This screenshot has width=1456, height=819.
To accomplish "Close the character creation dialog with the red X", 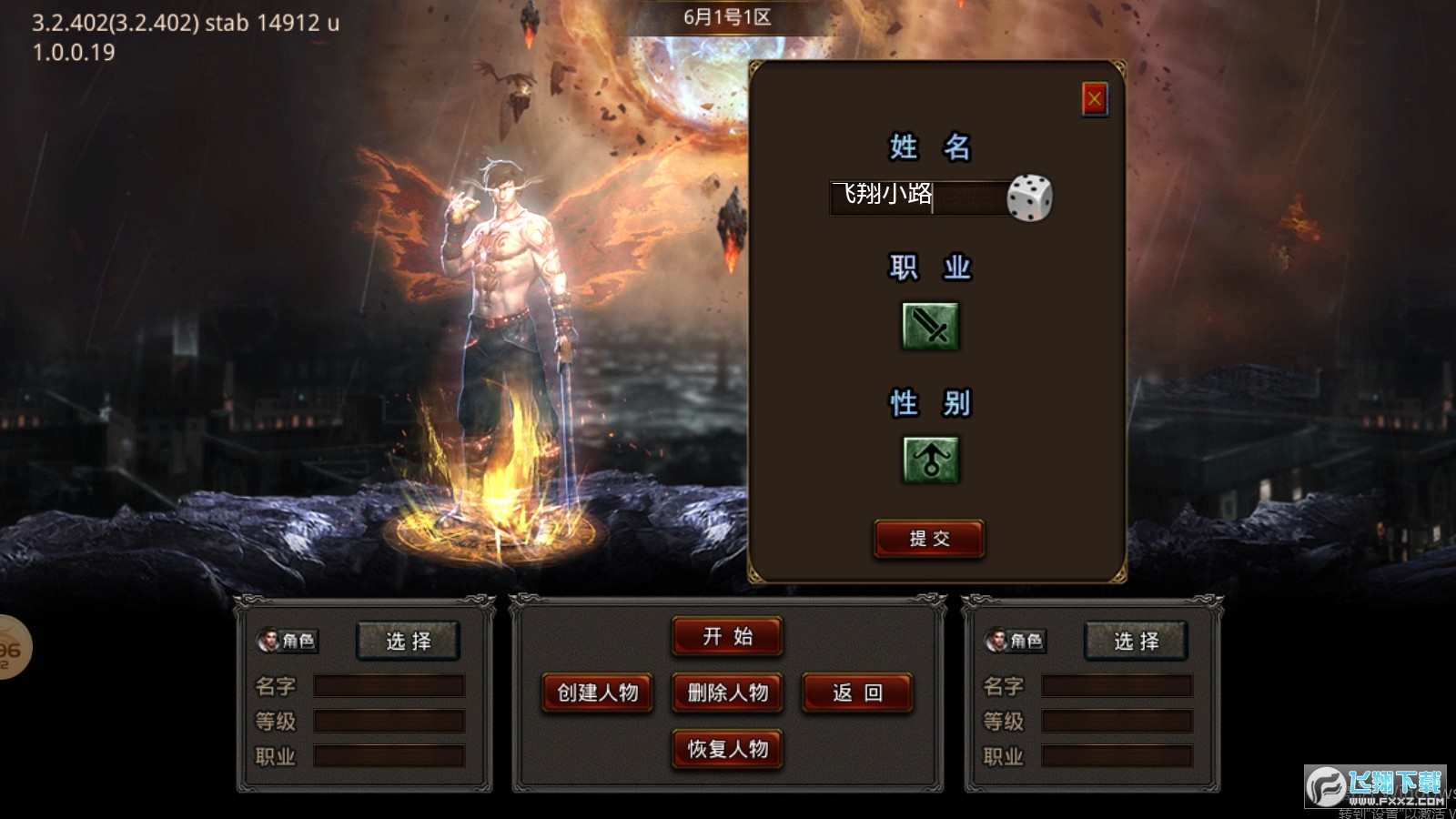I will tap(1095, 100).
